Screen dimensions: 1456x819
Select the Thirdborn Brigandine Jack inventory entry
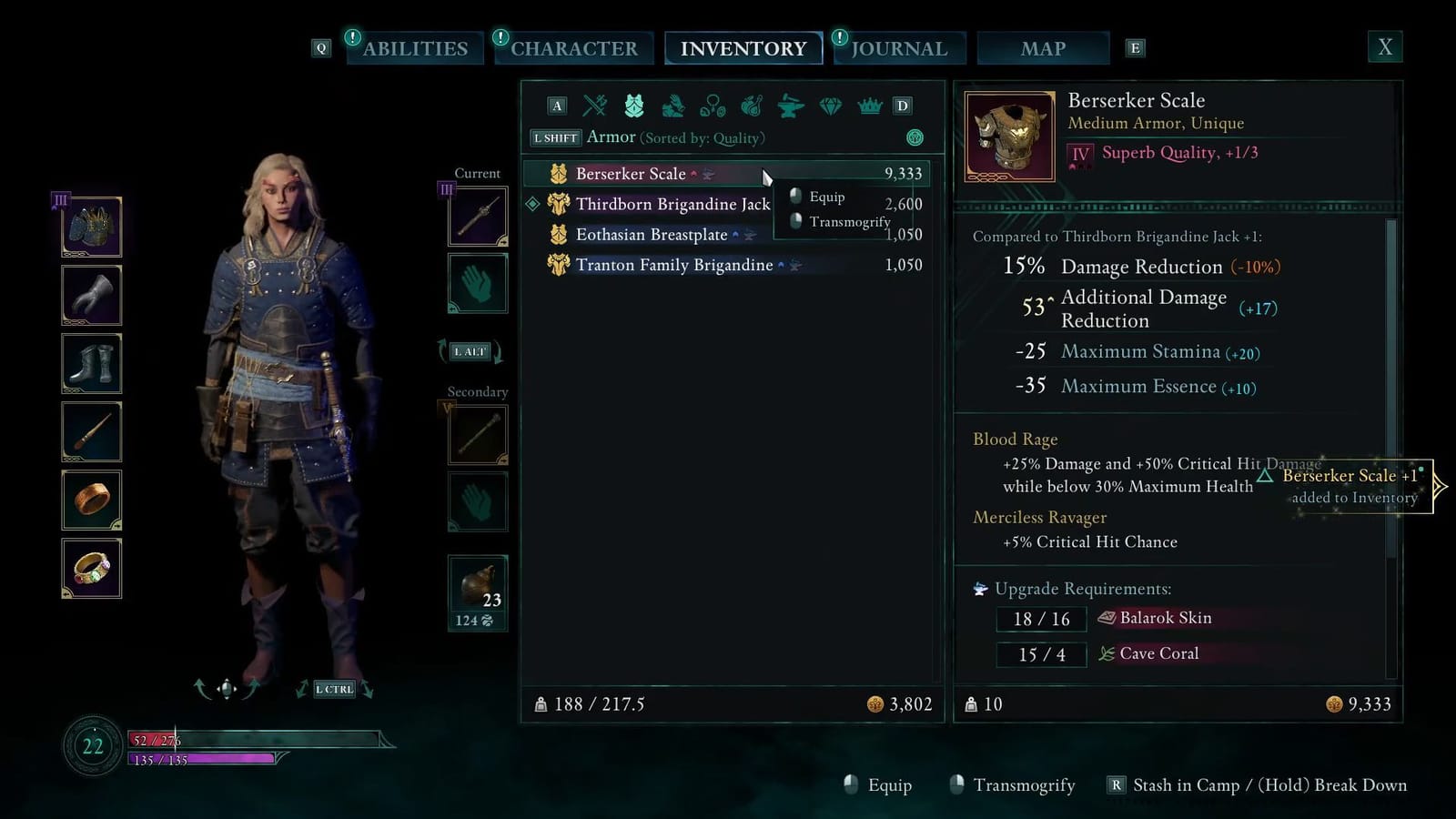tap(673, 204)
